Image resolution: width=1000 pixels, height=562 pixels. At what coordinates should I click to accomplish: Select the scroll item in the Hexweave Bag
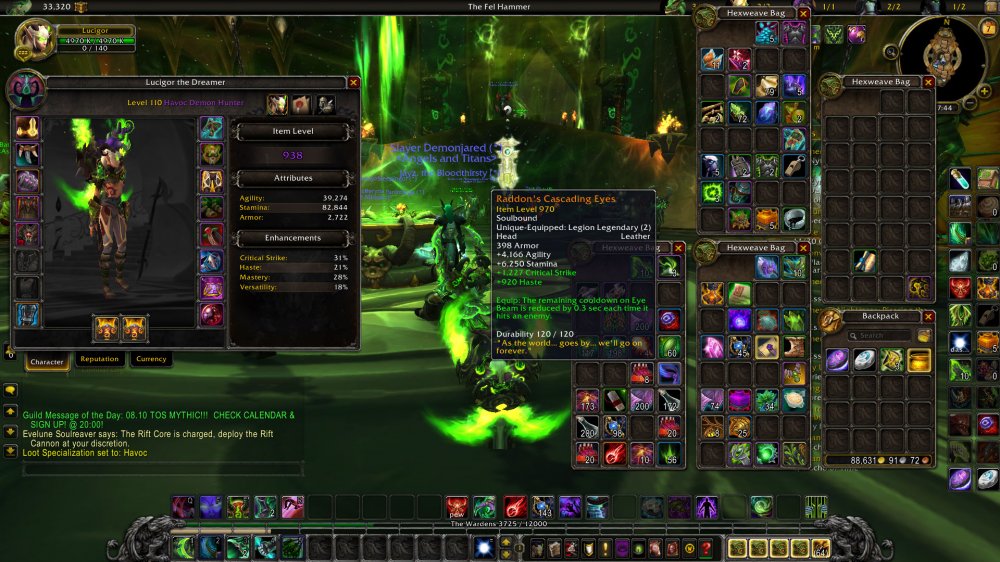866,263
